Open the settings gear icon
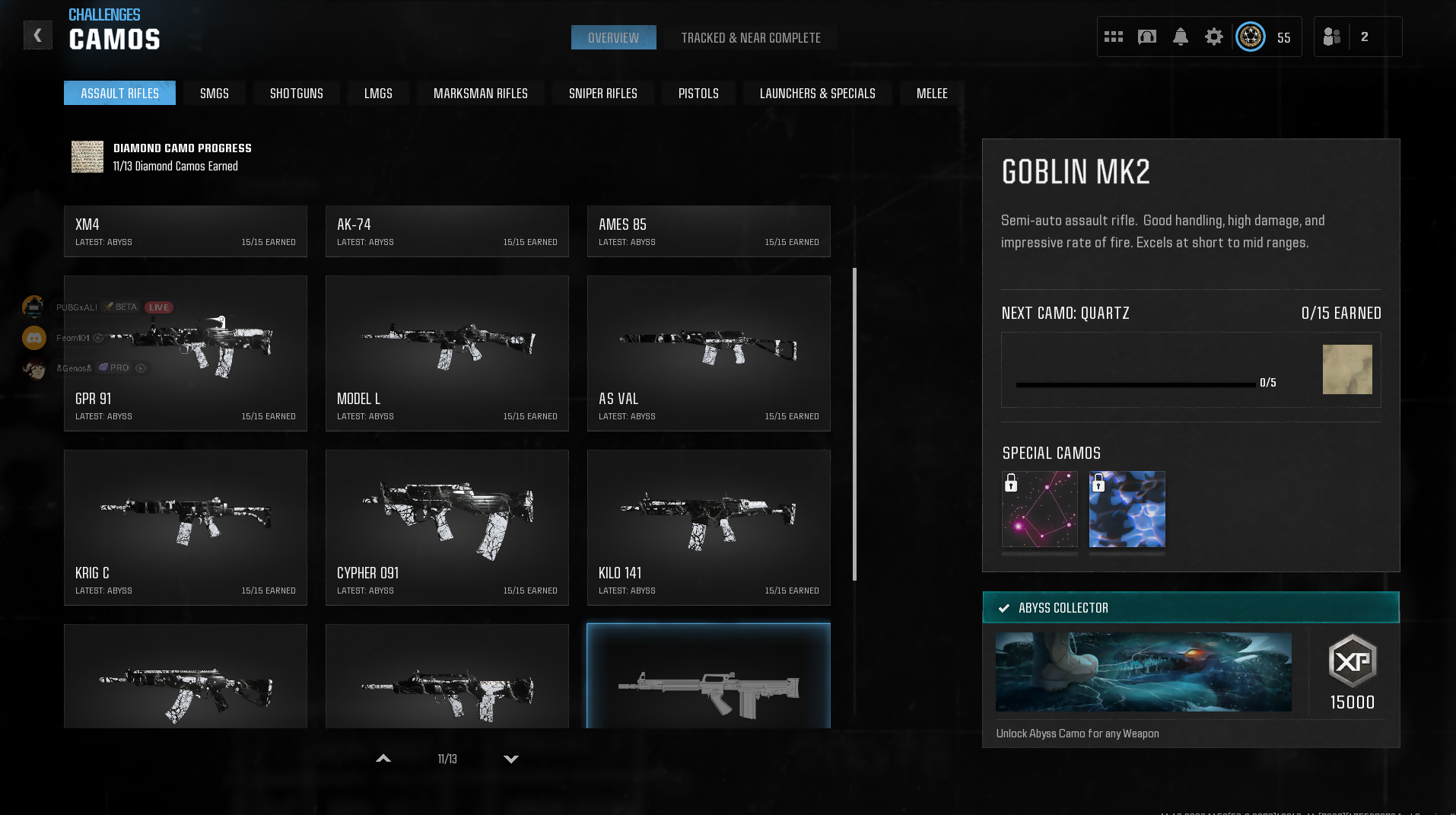The width and height of the screenshot is (1456, 815). point(1213,37)
